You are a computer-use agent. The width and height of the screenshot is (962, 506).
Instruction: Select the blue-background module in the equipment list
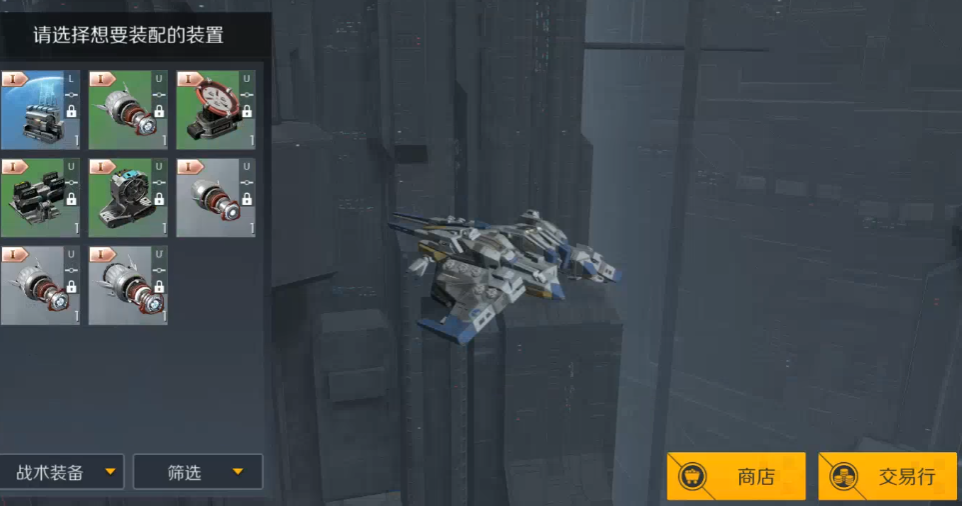click(40, 110)
